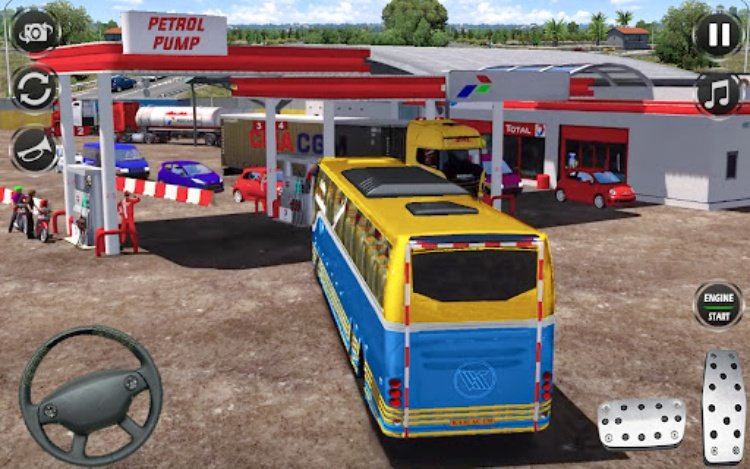Tap the steering wheel control
Viewport: 750px width, 469px height.
(x=90, y=395)
